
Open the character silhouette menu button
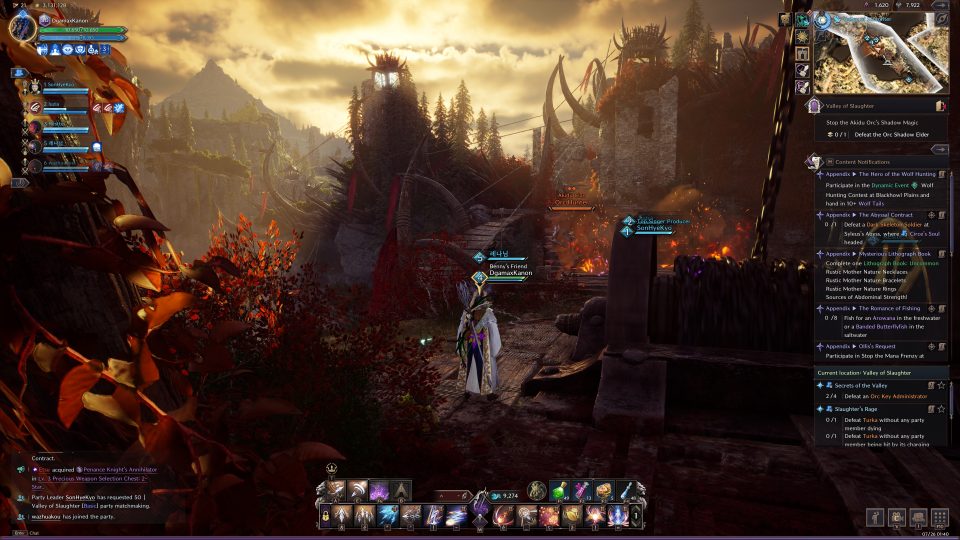pos(876,517)
